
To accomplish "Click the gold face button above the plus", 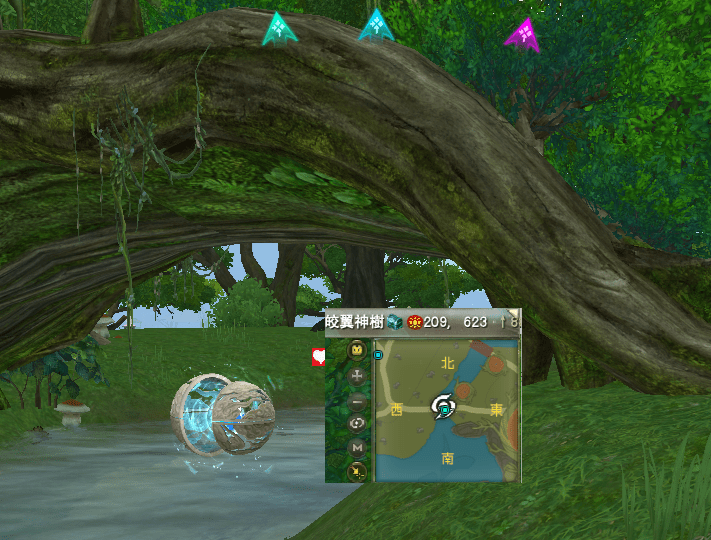I will click(357, 352).
